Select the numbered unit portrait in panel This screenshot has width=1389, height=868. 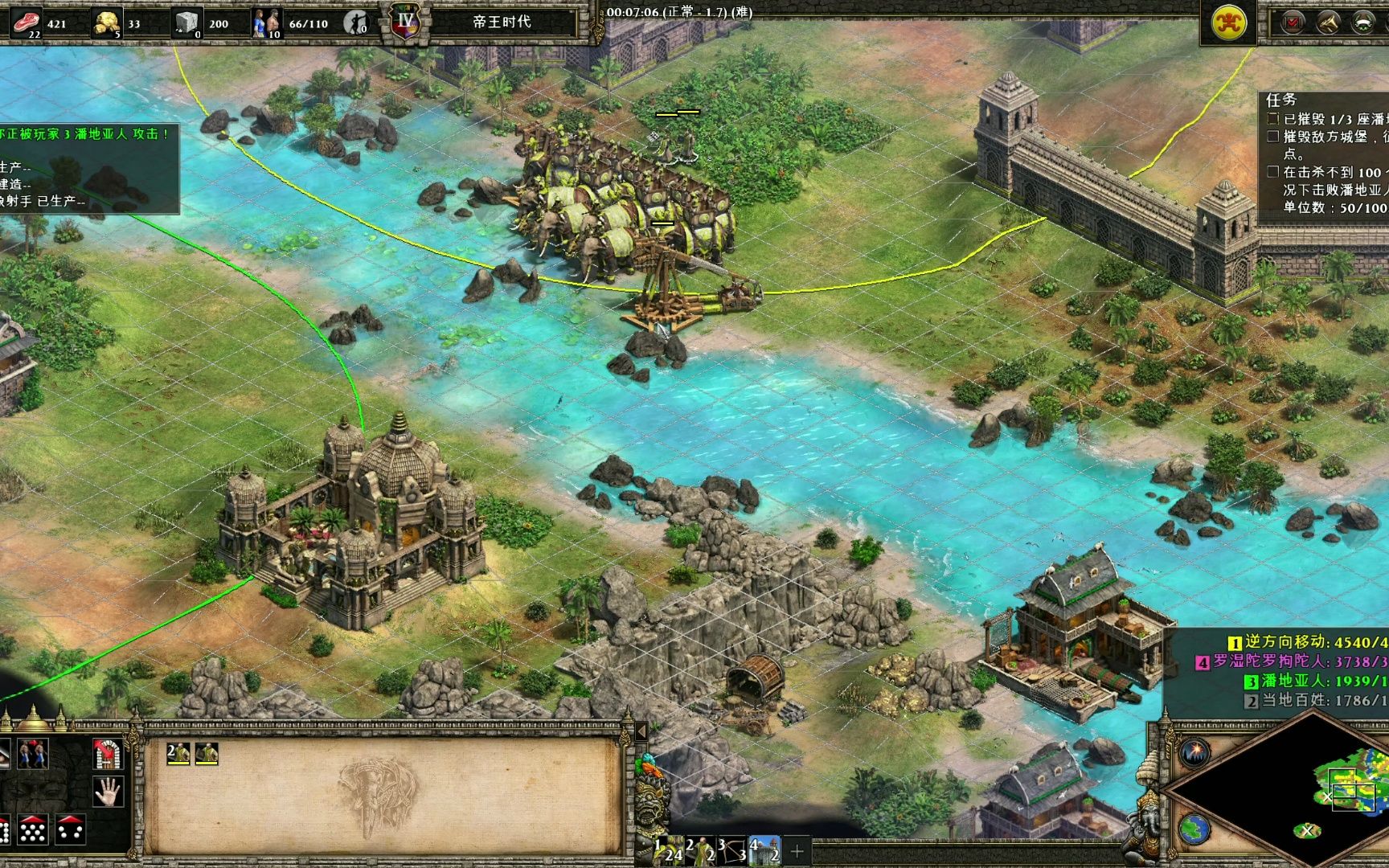pyautogui.click(x=178, y=753)
